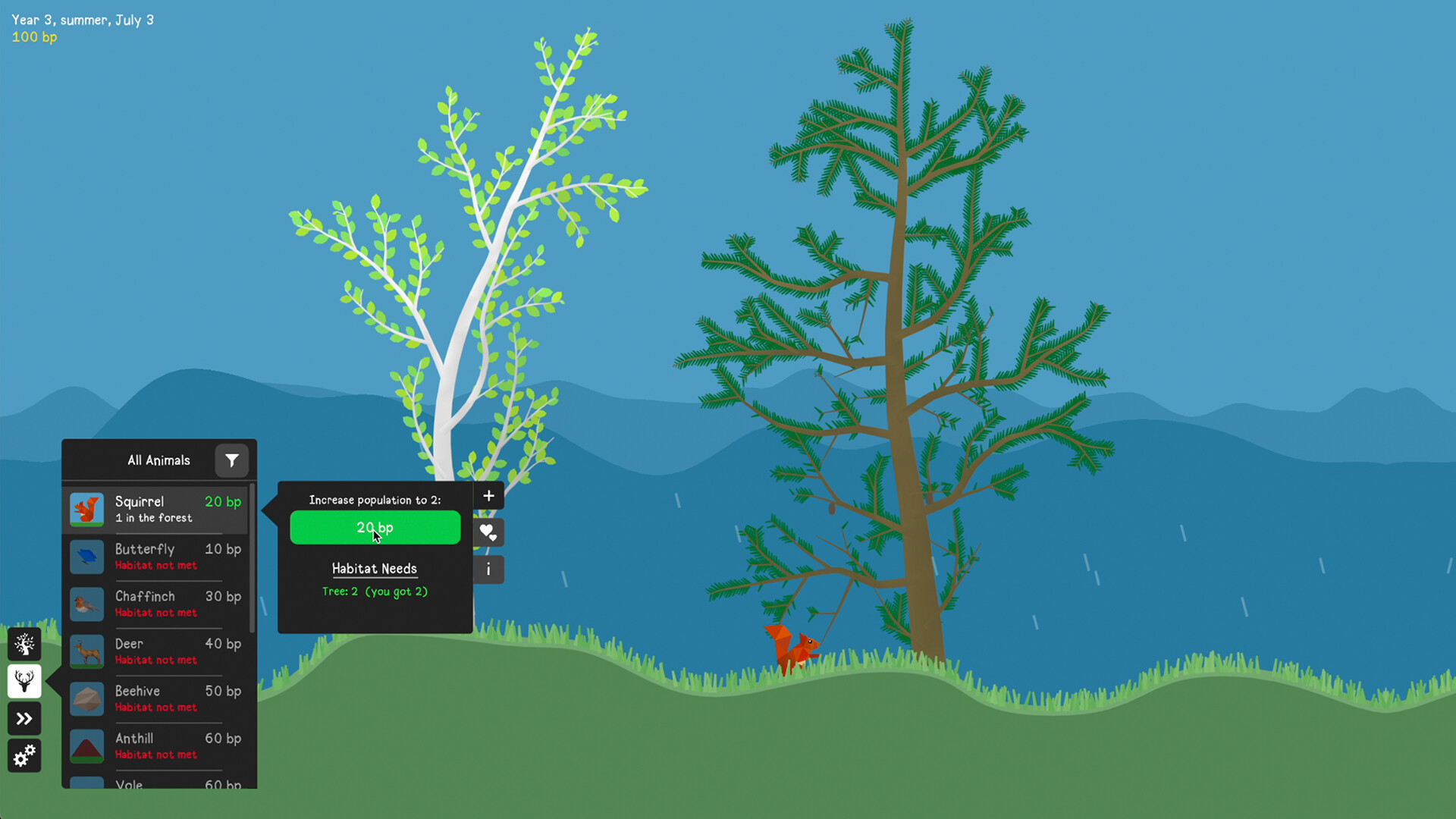Click the butterfly portrait in the list
The width and height of the screenshot is (1456, 819).
tap(86, 556)
